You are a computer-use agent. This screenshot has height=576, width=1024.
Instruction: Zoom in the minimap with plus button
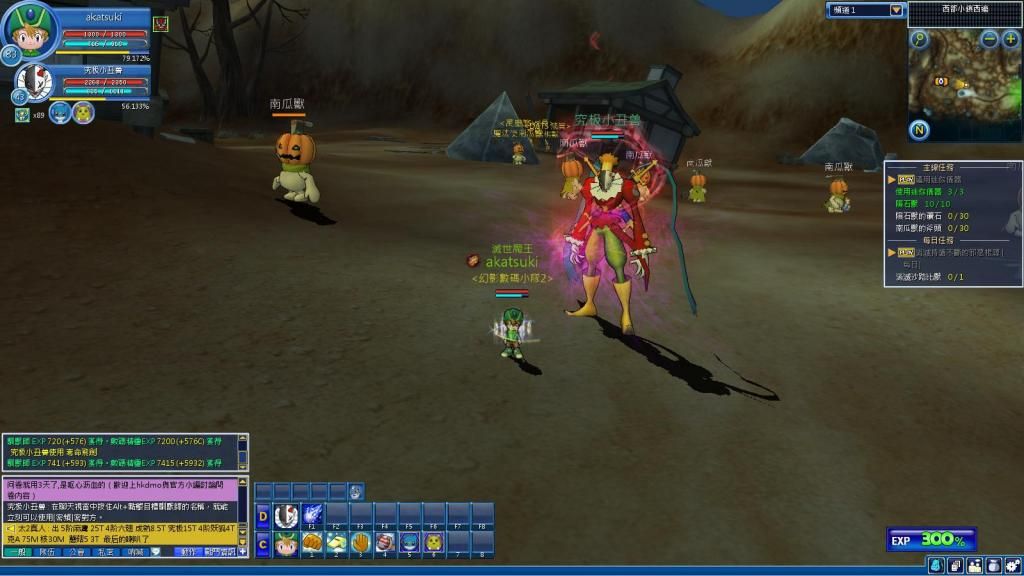1010,40
